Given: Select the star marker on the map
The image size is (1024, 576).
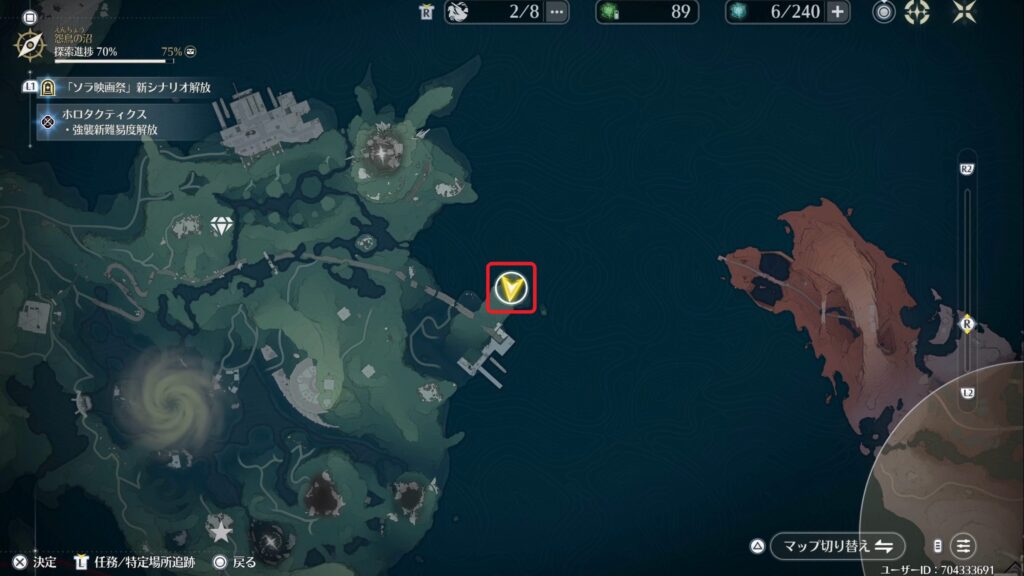Looking at the screenshot, I should (219, 530).
